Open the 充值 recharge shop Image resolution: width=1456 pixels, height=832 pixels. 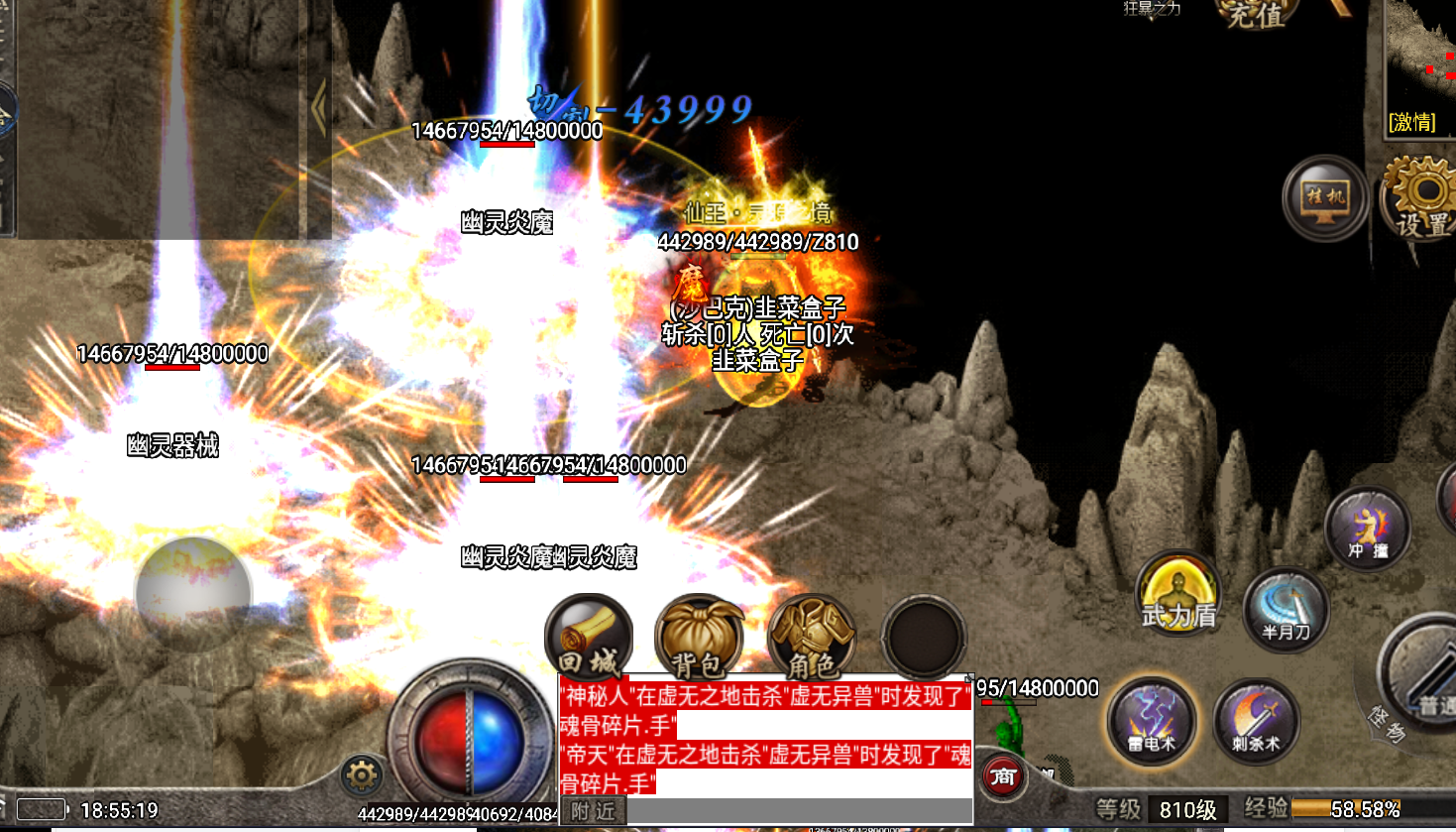(x=1256, y=15)
